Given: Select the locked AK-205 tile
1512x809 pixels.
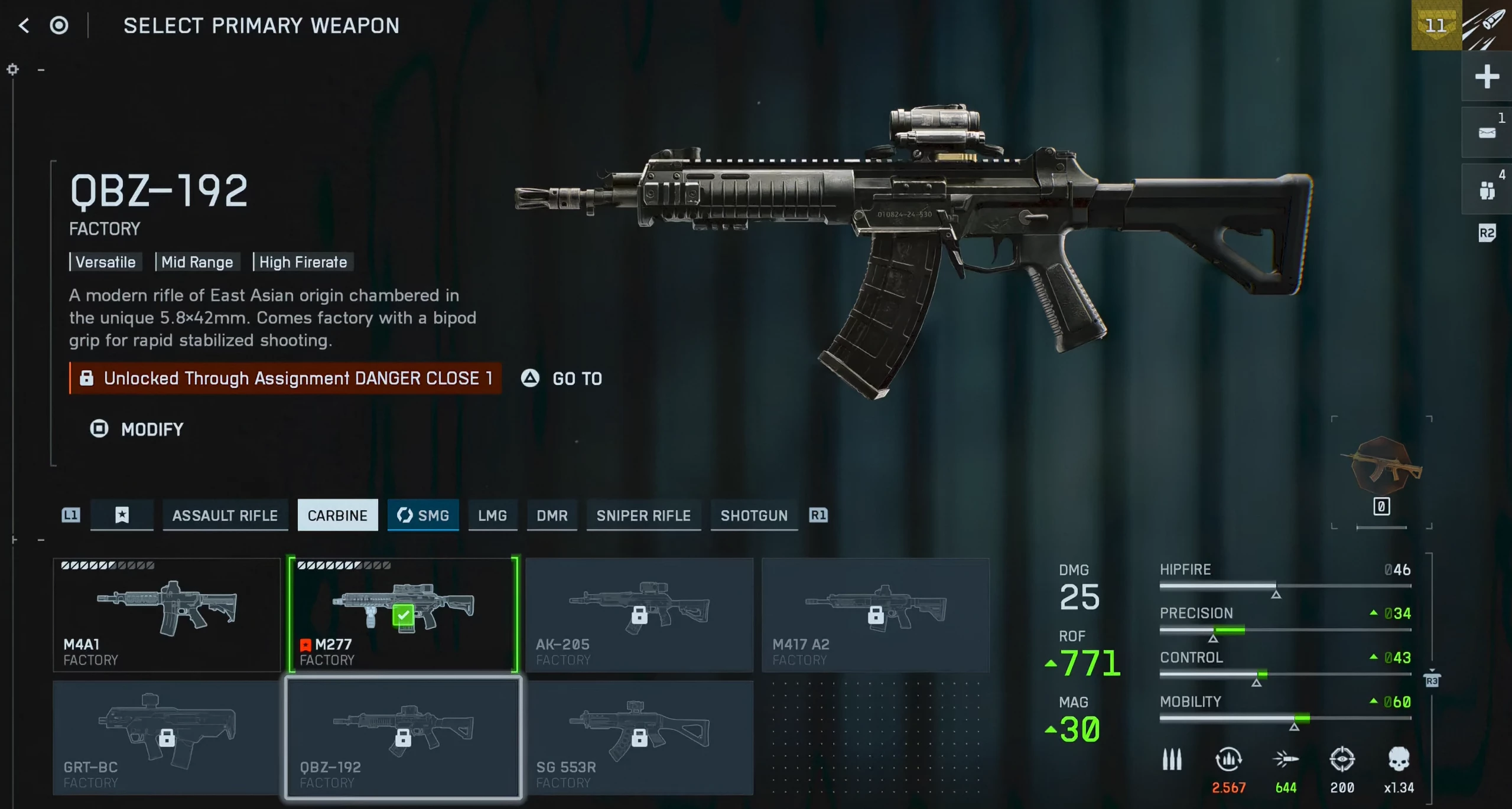Looking at the screenshot, I should click(639, 615).
